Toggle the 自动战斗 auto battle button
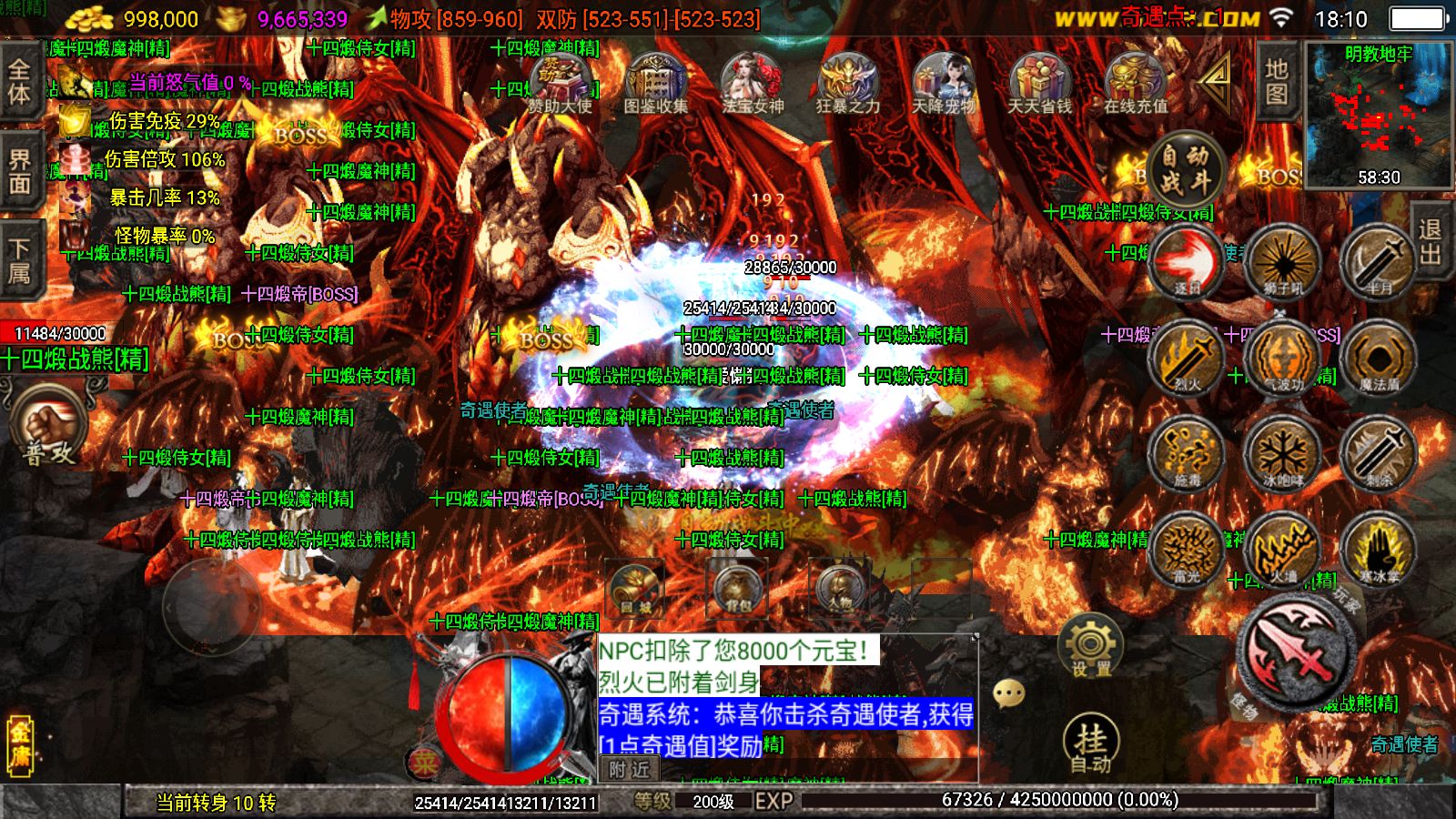The height and width of the screenshot is (819, 1456). 1185,170
